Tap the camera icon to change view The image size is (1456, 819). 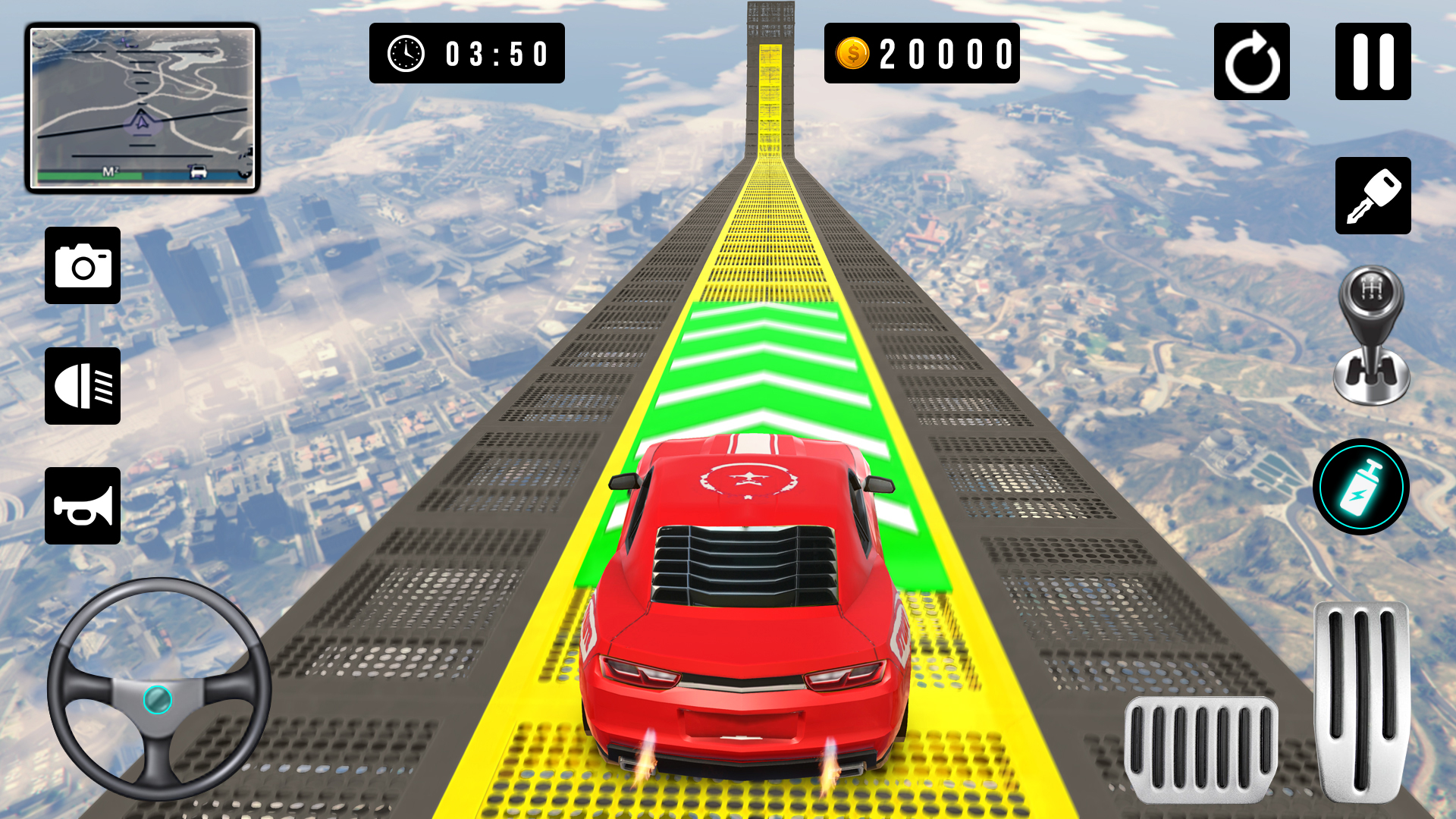(x=82, y=265)
